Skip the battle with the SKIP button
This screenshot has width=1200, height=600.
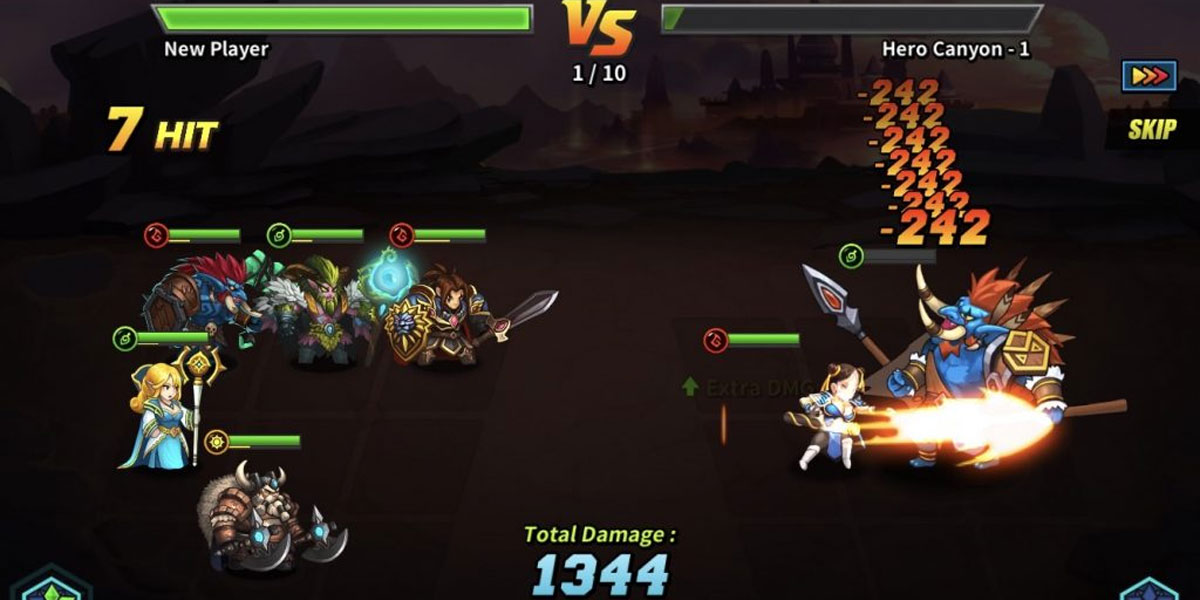pyautogui.click(x=1152, y=128)
